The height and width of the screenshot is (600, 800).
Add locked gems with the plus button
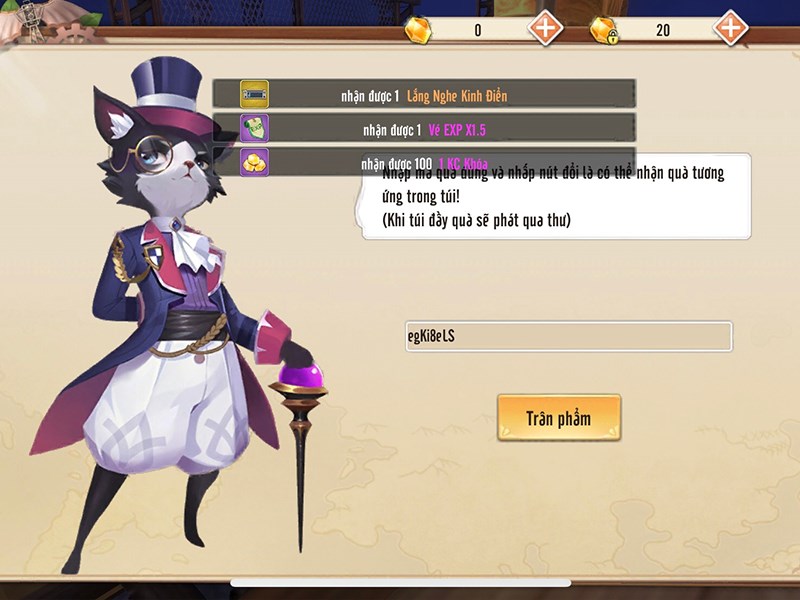pyautogui.click(x=731, y=28)
